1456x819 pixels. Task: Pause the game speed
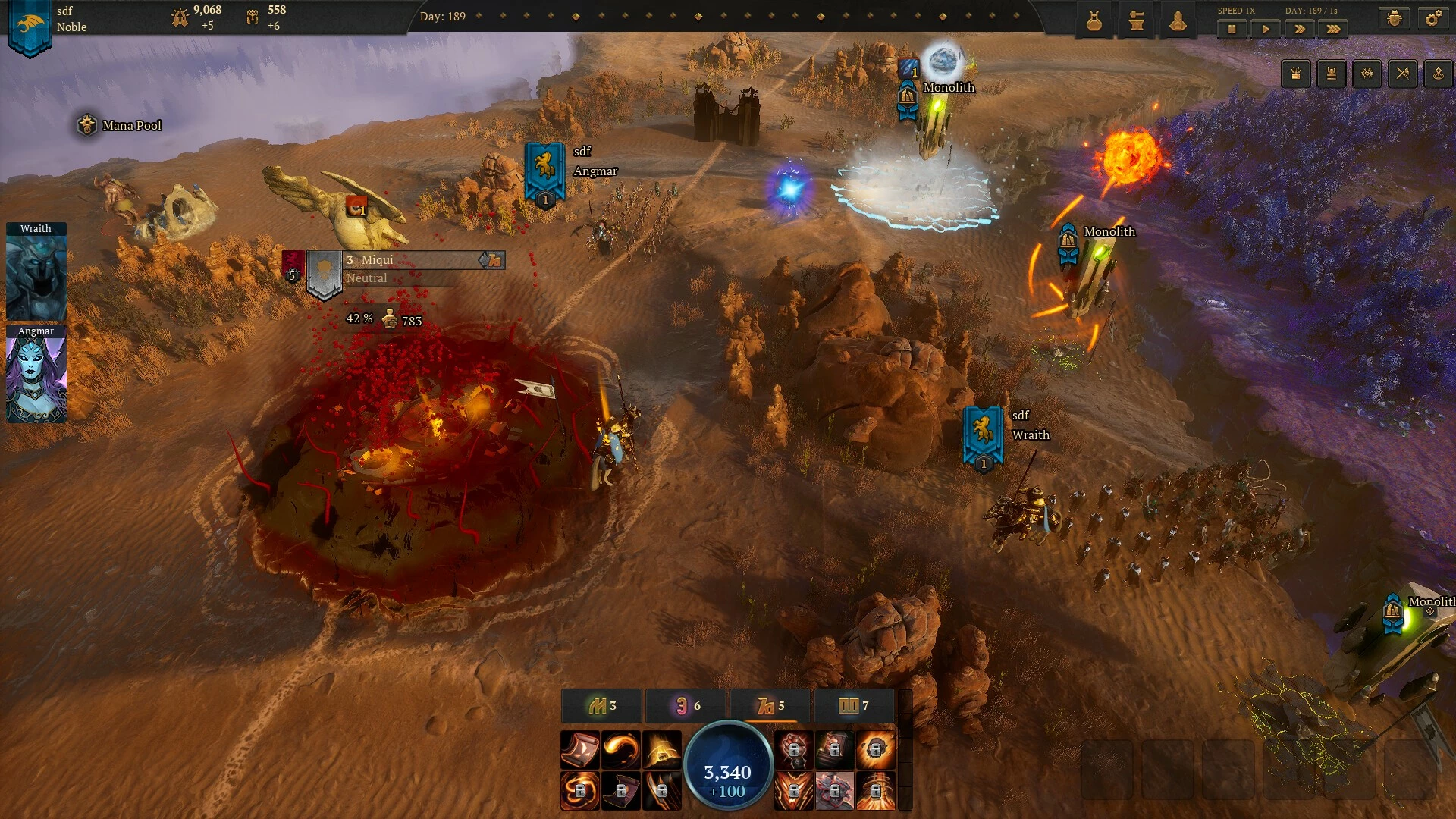1232,29
